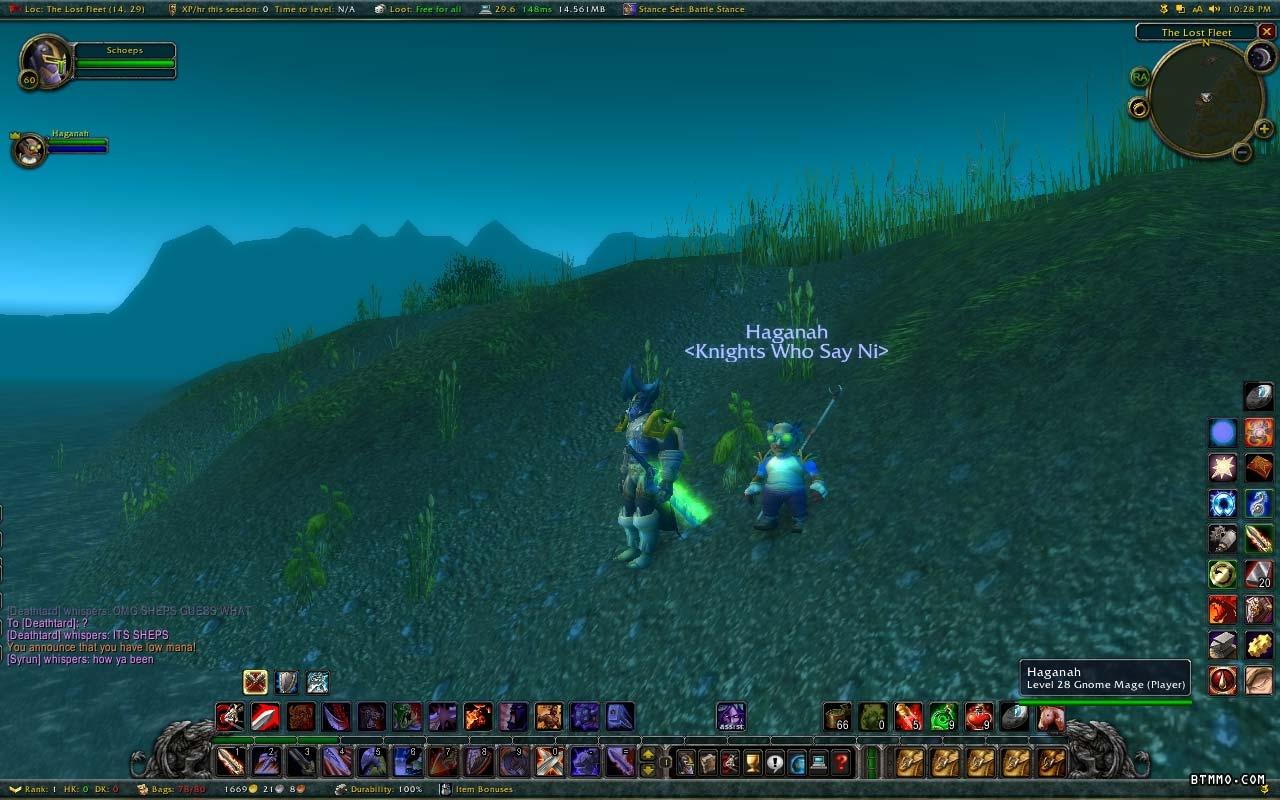Select Haganah's party member portrait
This screenshot has height=800, width=1280.
pyautogui.click(x=29, y=149)
